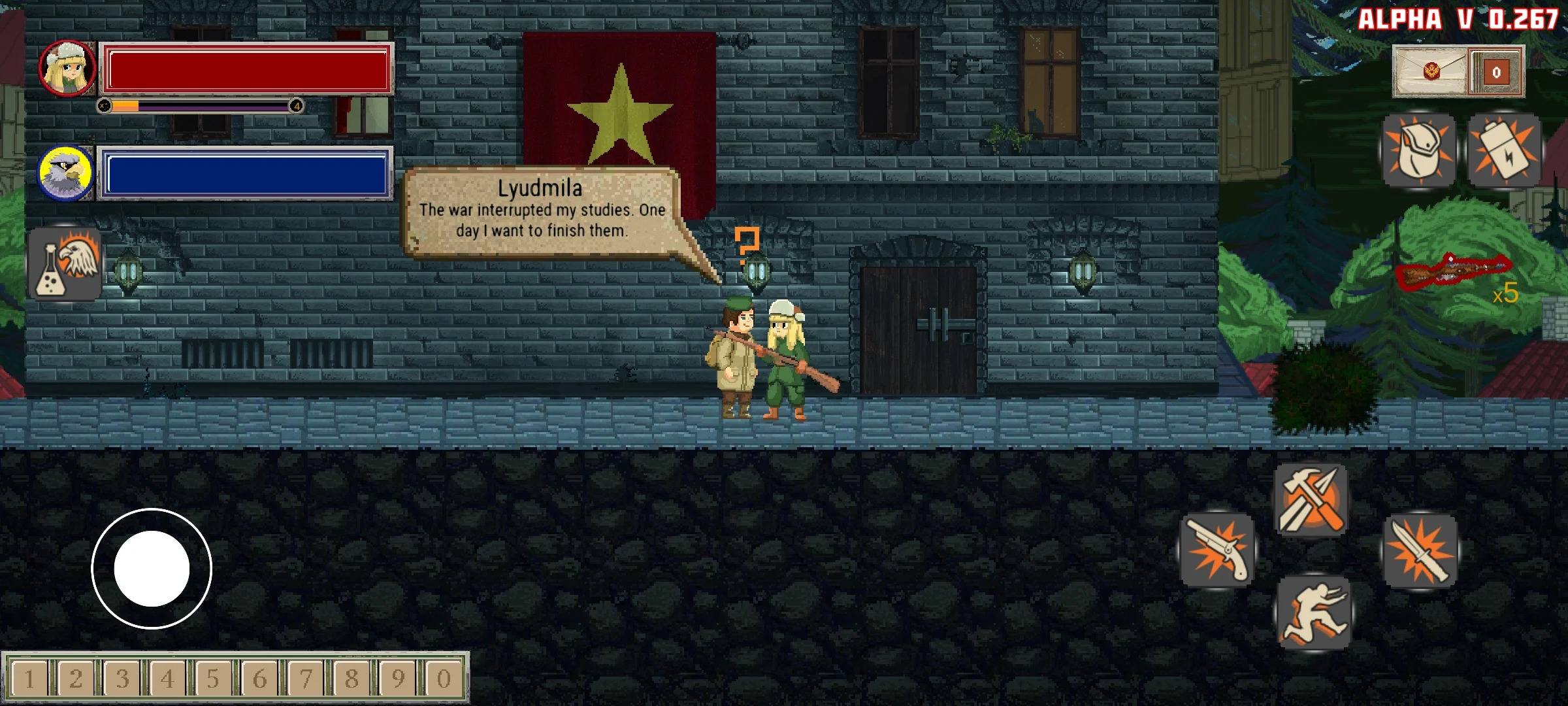Viewport: 1568px width, 706px height.
Task: Click hotbar slot number 1
Action: pyautogui.click(x=29, y=679)
